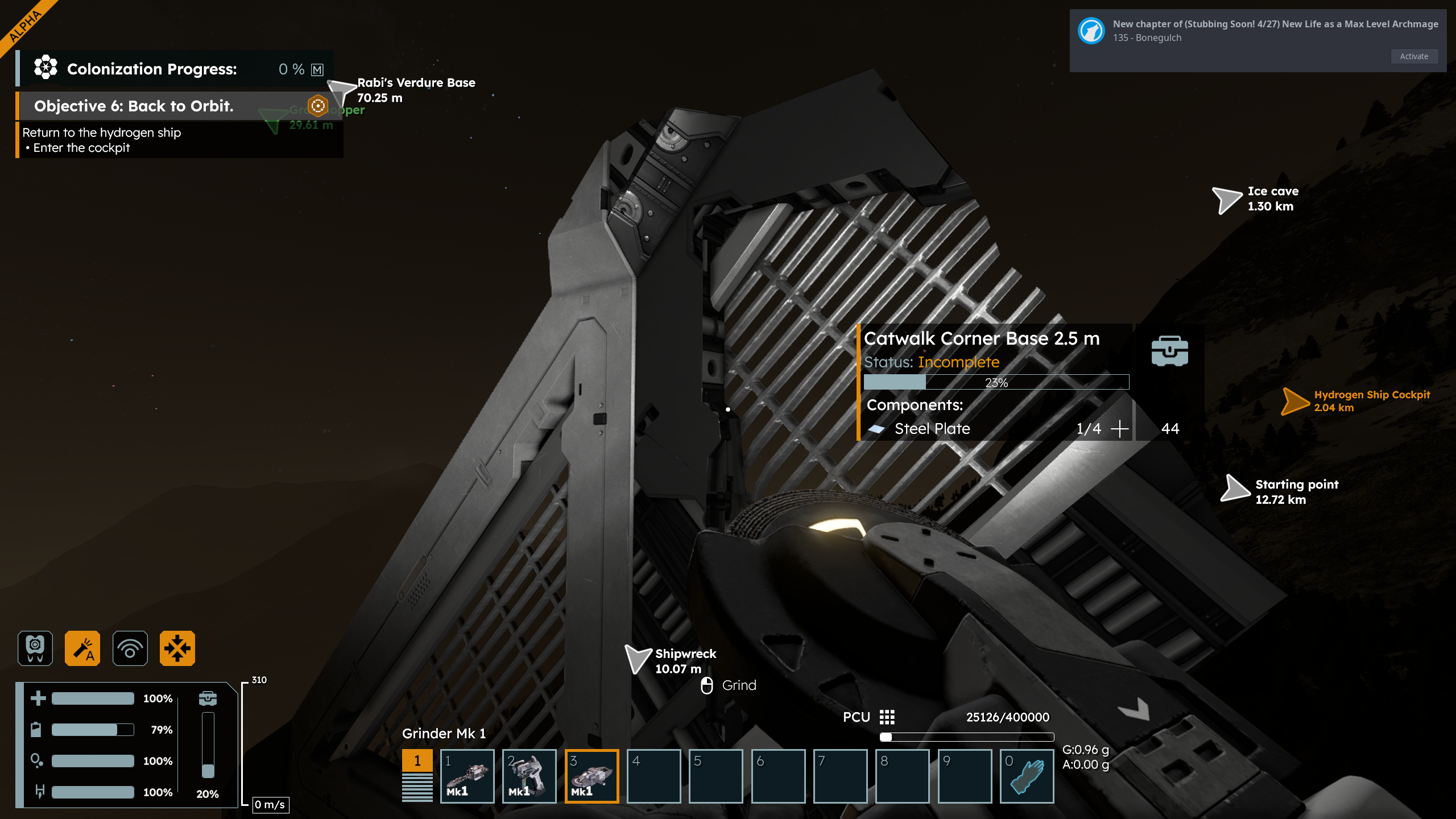Choose the glove hand slot in hotbar
Screen dimensions: 1456x819
pos(1027,776)
